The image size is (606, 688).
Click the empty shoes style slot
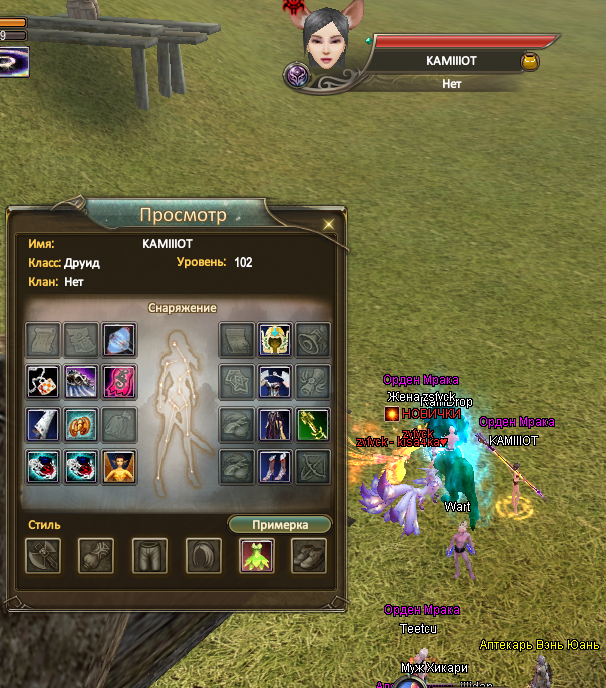coord(309,556)
